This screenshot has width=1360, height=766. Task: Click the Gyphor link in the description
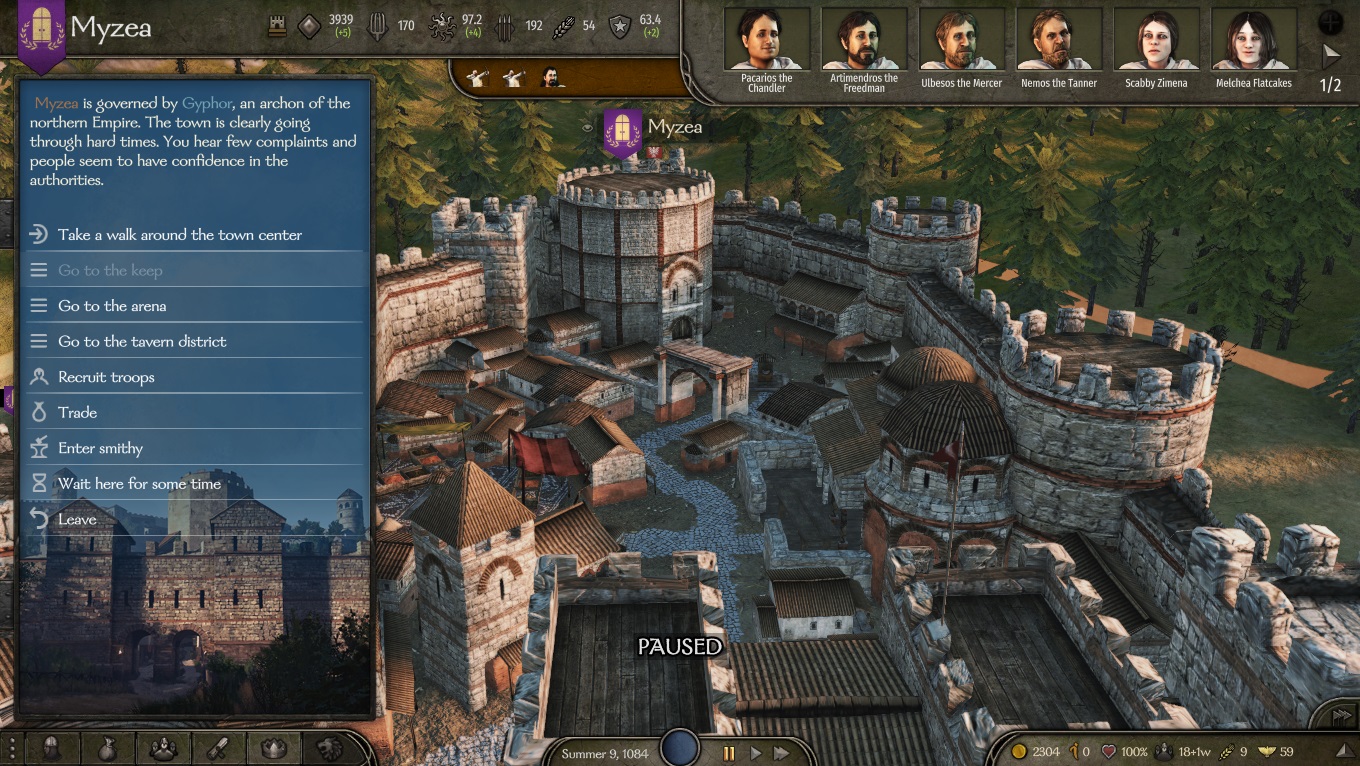click(x=206, y=103)
